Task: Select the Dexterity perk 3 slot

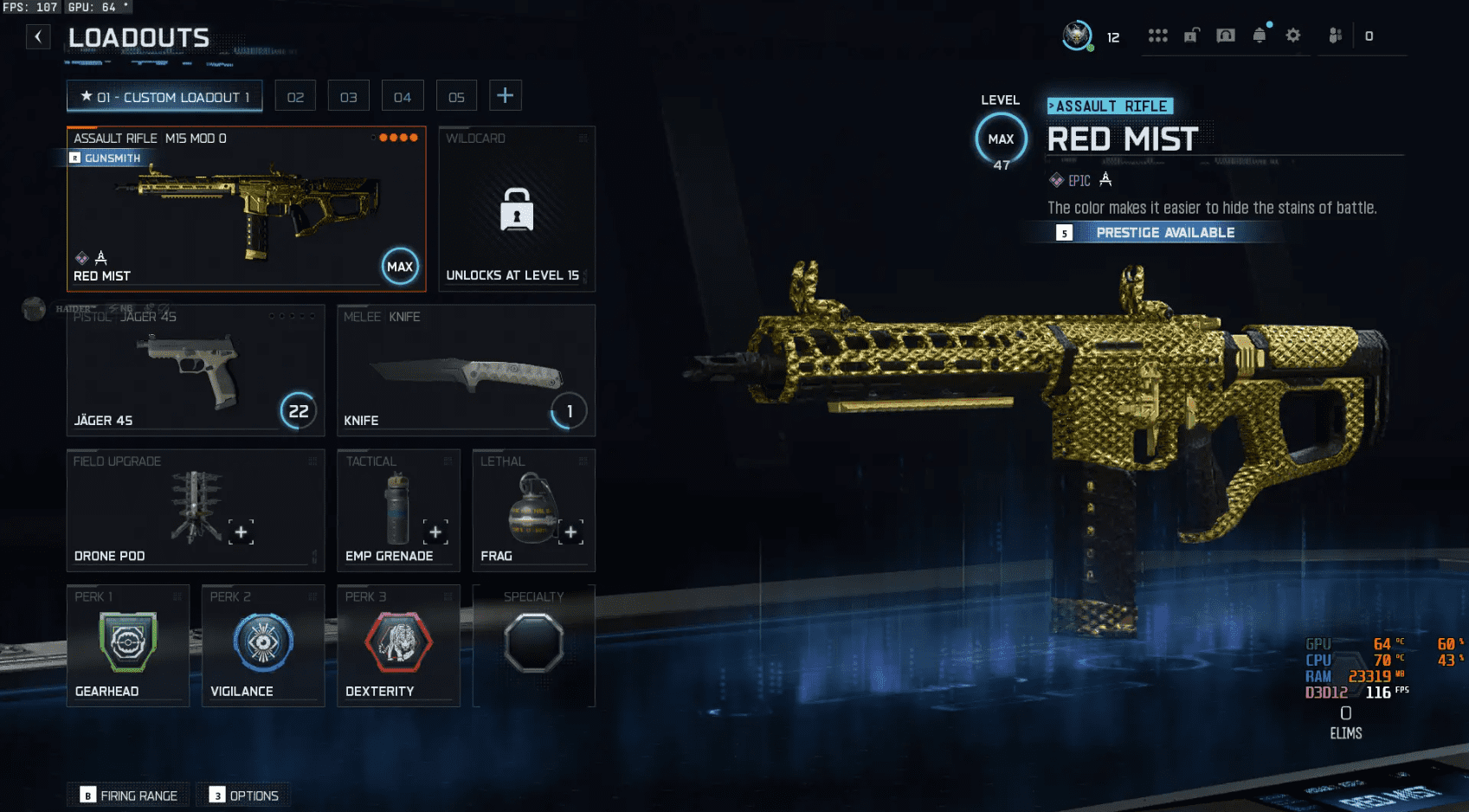Action: pyautogui.click(x=398, y=646)
